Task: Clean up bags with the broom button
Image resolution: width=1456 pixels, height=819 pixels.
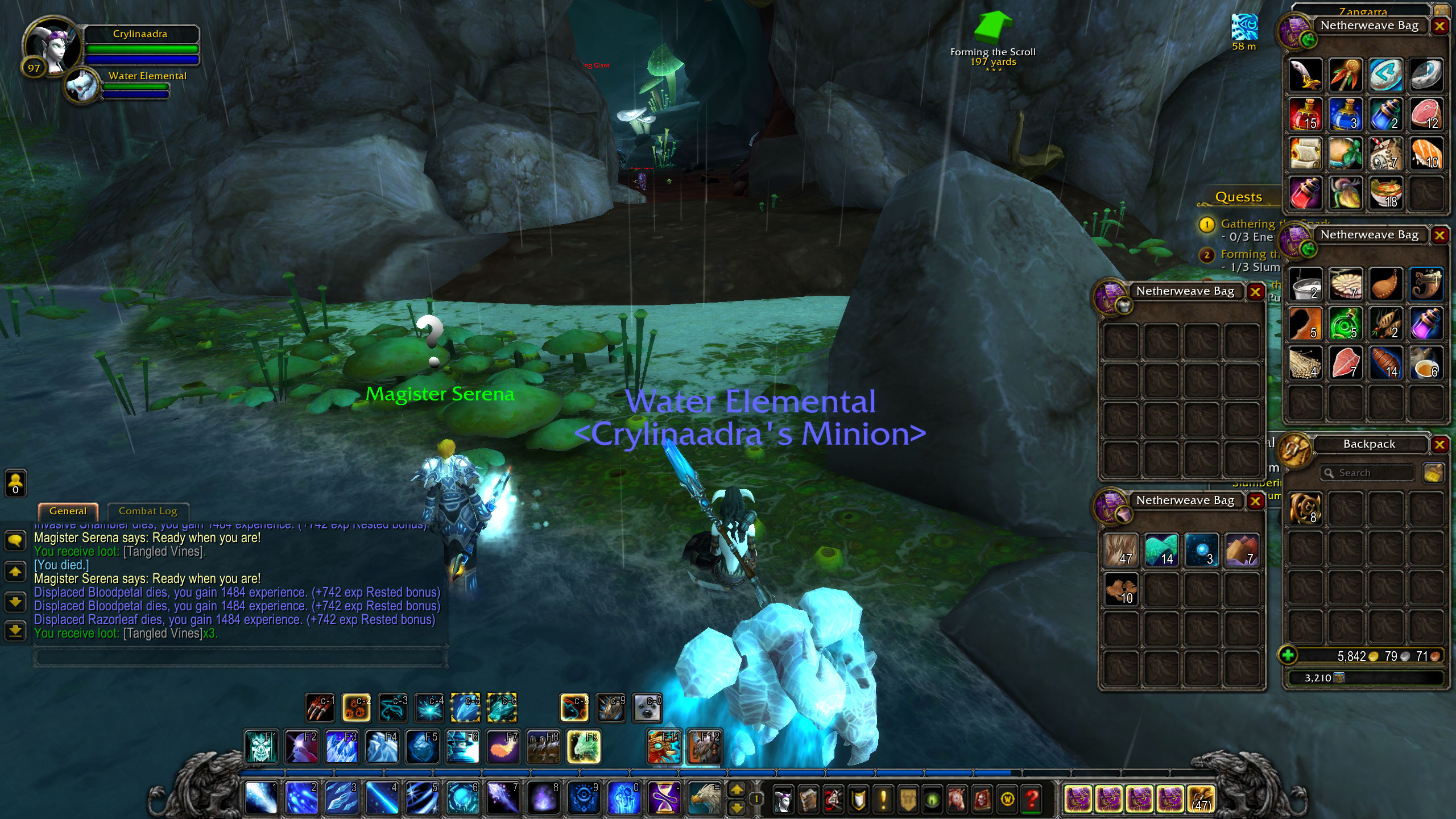Action: click(x=1433, y=473)
